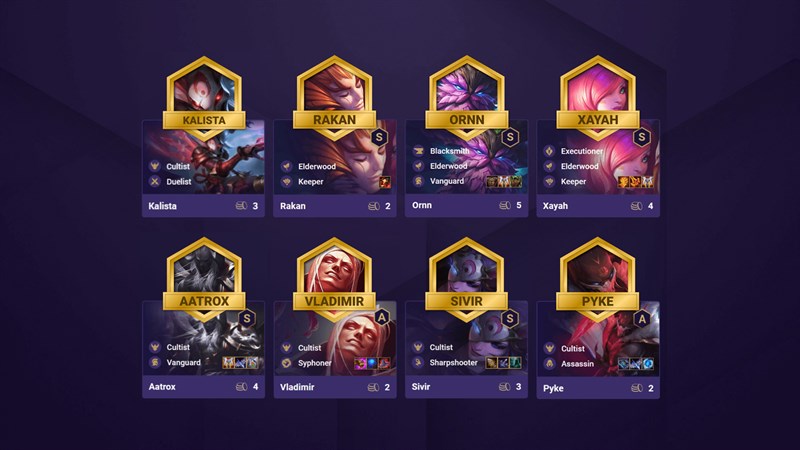Click the S tier badge on Rakan
The image size is (800, 450).
click(x=379, y=137)
